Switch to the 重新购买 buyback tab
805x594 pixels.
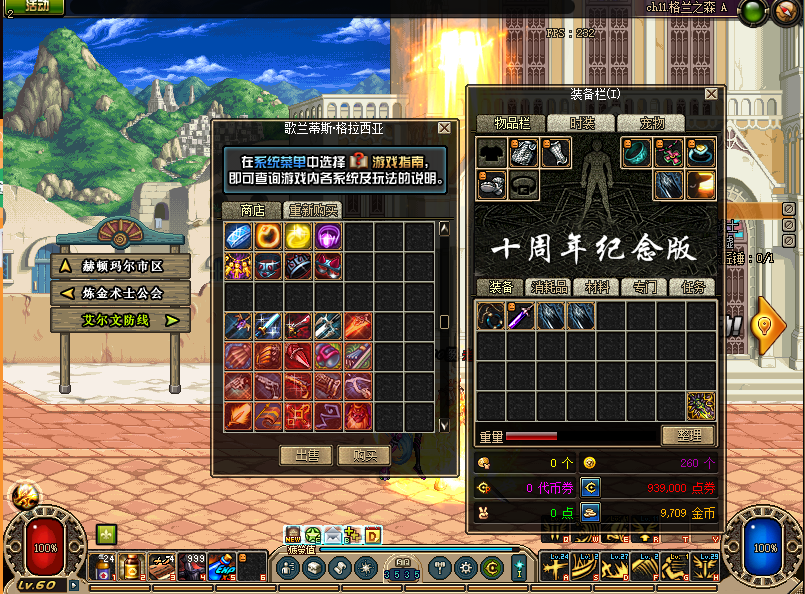[313, 210]
